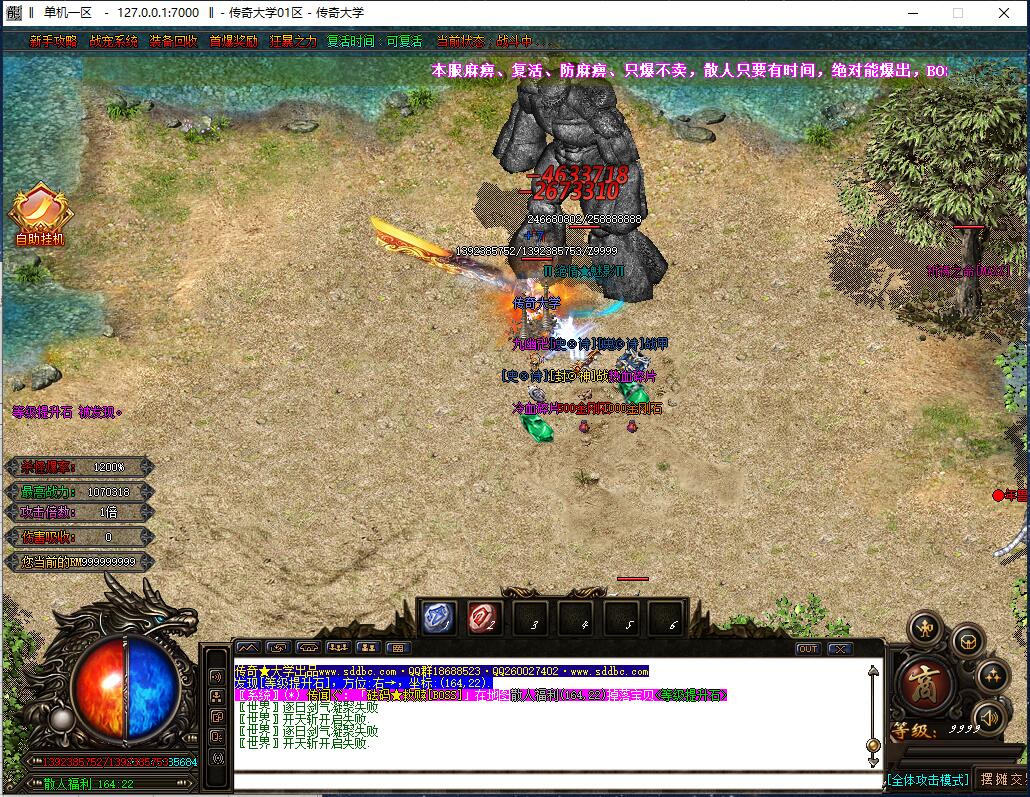Close the chat panel with the X button

tap(840, 649)
